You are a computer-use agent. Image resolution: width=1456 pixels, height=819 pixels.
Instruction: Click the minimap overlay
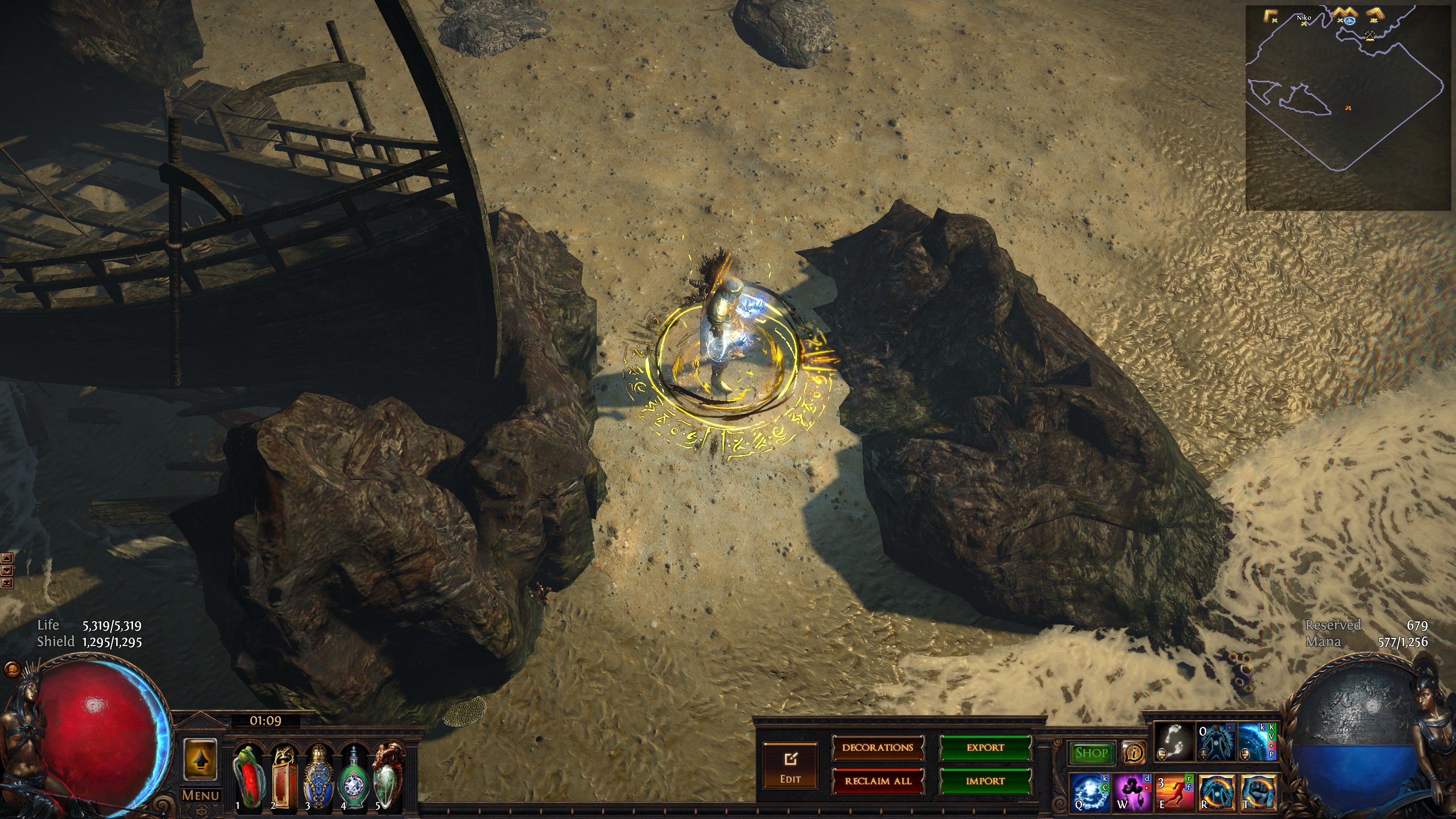pos(1348,108)
